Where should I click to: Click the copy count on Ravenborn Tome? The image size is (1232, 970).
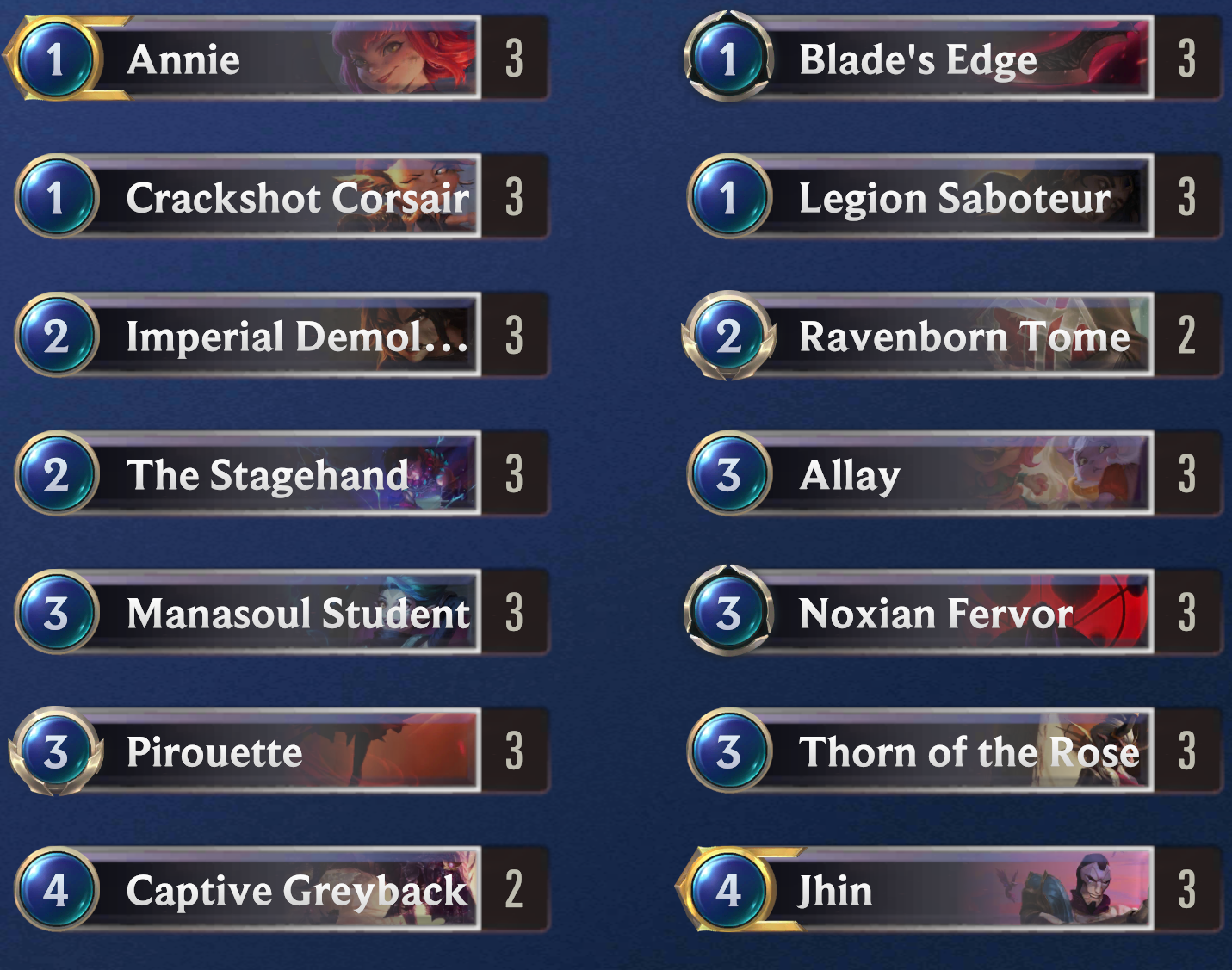pyautogui.click(x=1187, y=337)
